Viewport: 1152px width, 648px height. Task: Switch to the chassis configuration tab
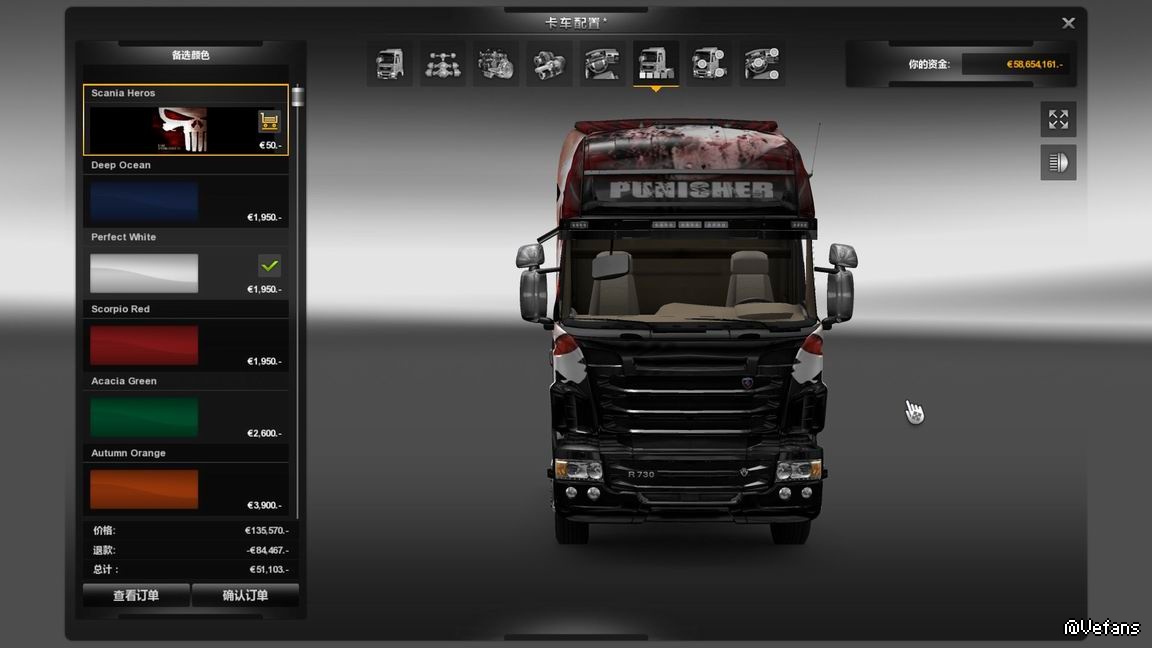tap(442, 64)
